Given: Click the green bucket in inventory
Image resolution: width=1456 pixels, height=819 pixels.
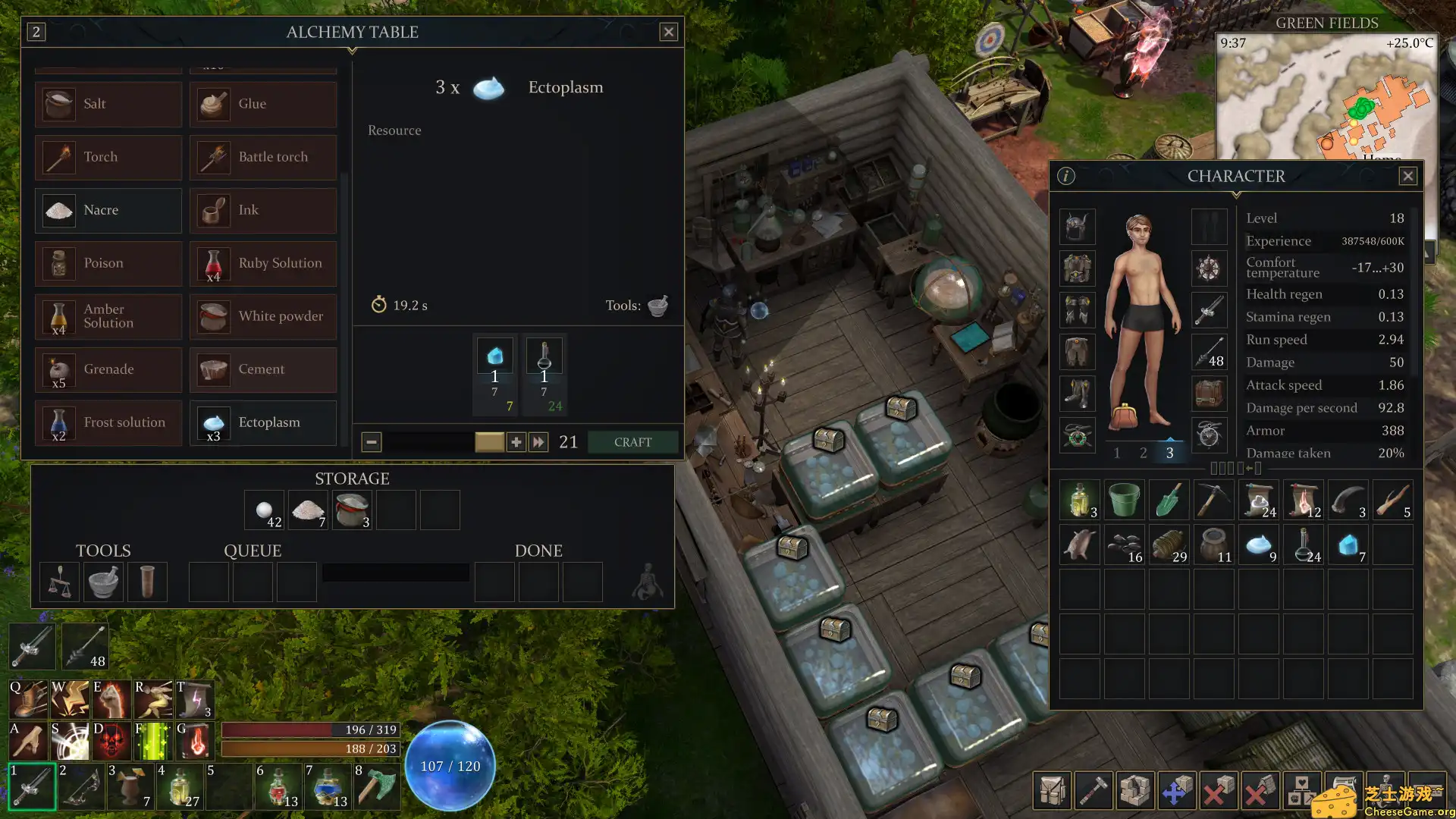Looking at the screenshot, I should click(1124, 500).
